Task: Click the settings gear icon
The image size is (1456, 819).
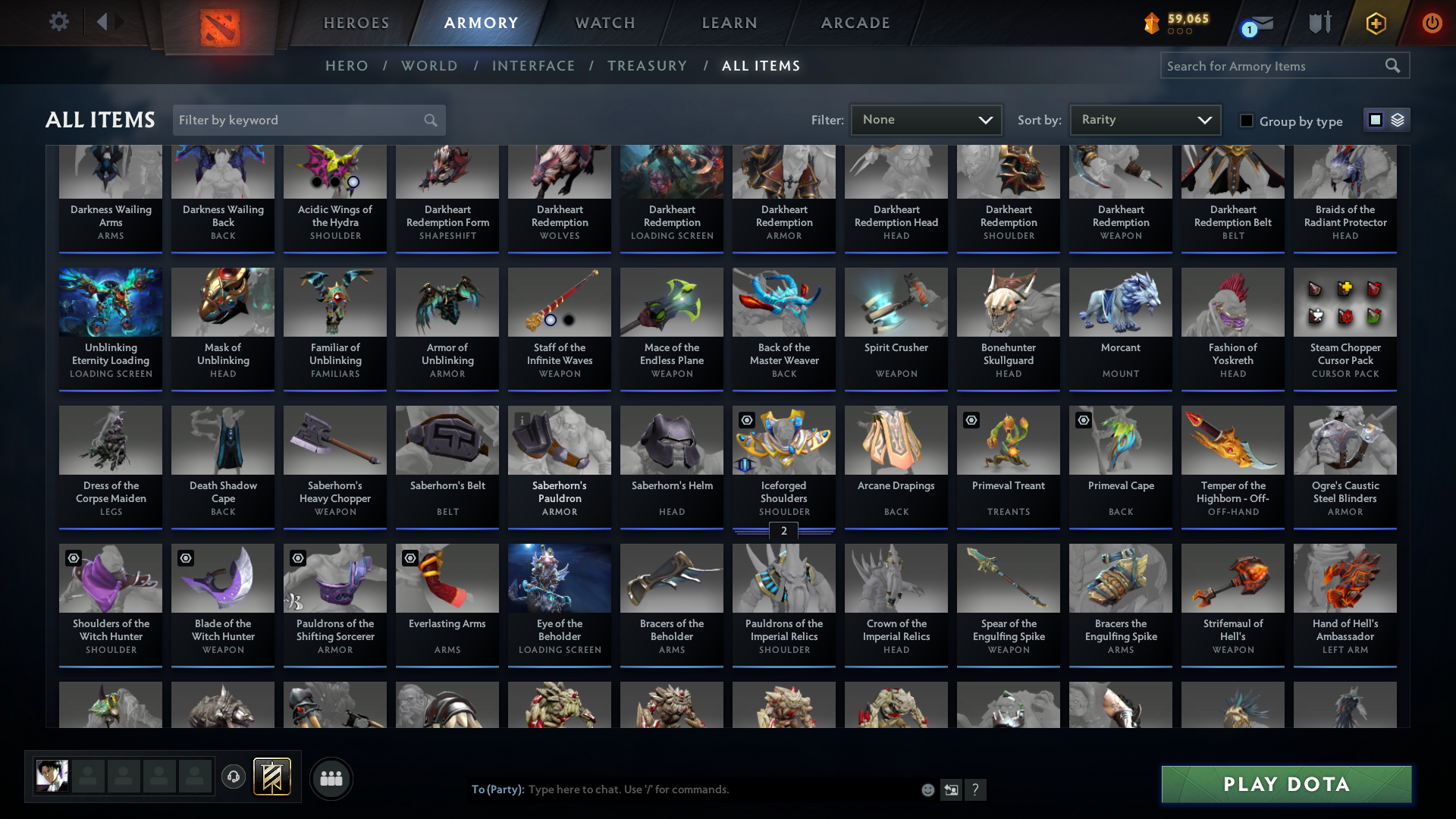Action: 59,21
